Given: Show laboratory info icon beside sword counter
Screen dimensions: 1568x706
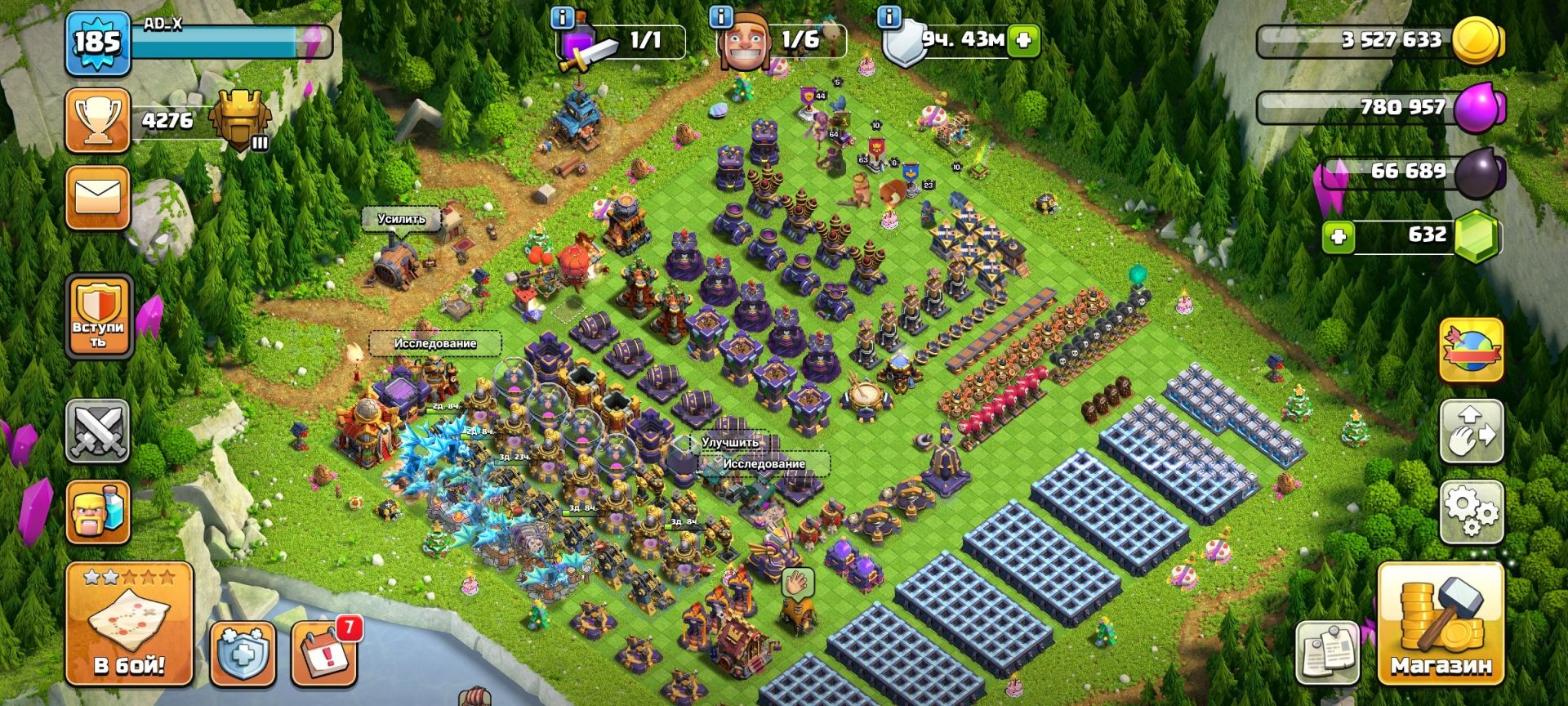Looking at the screenshot, I should [x=562, y=17].
